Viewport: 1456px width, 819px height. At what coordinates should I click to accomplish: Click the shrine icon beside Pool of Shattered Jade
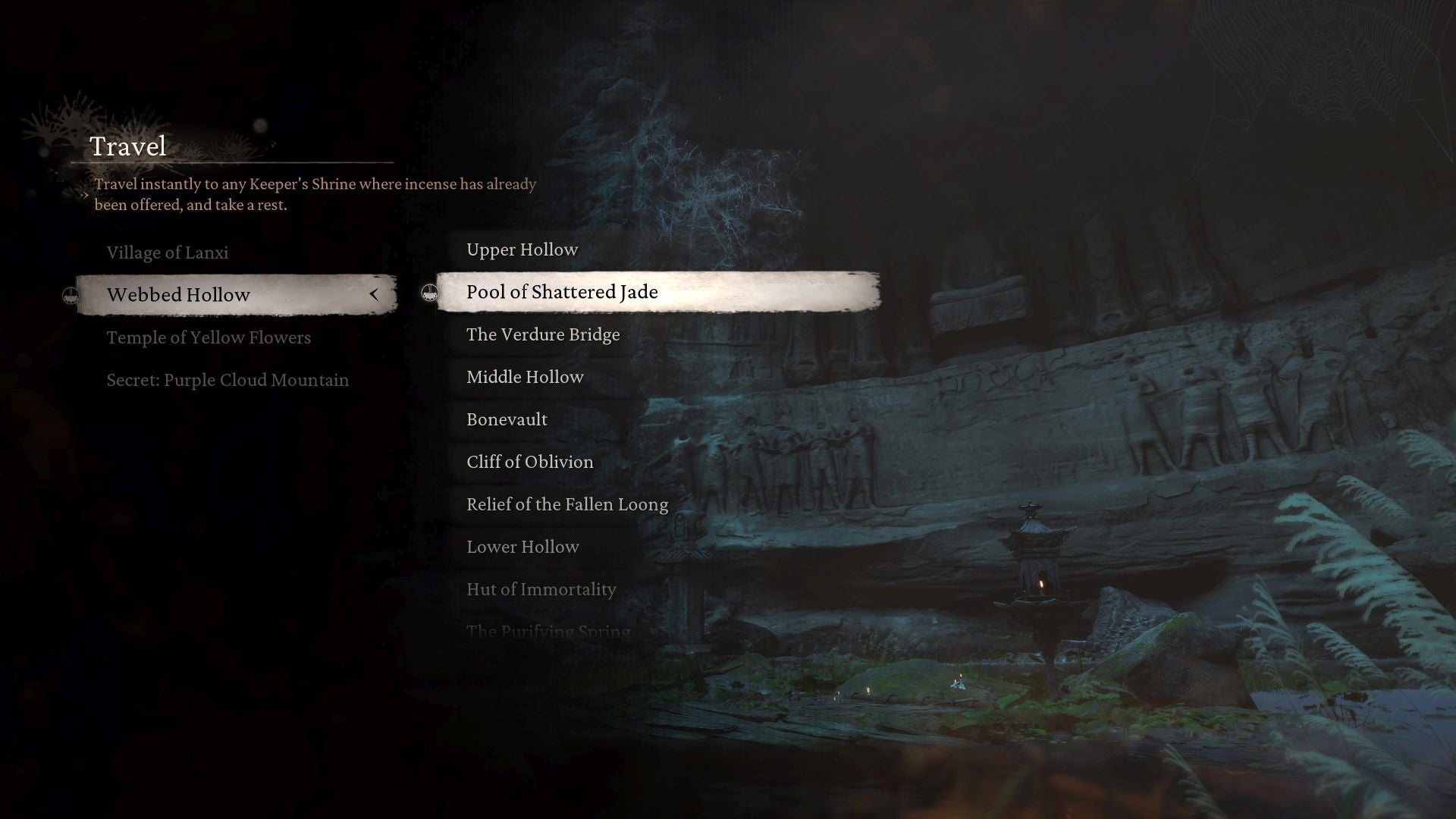click(x=429, y=291)
